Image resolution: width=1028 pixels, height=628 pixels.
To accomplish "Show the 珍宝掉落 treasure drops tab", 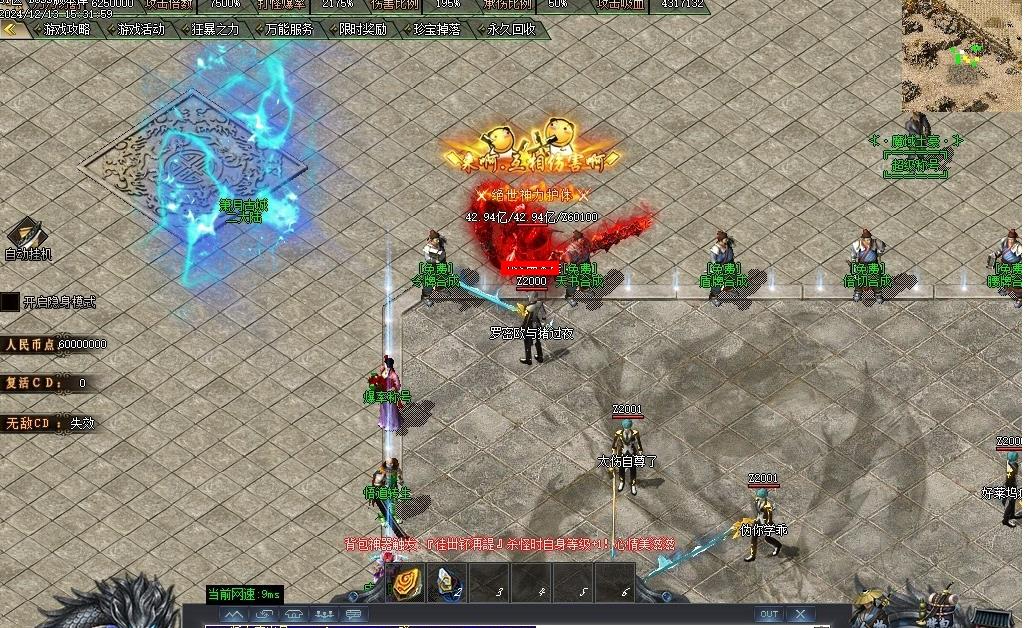I will tap(437, 30).
